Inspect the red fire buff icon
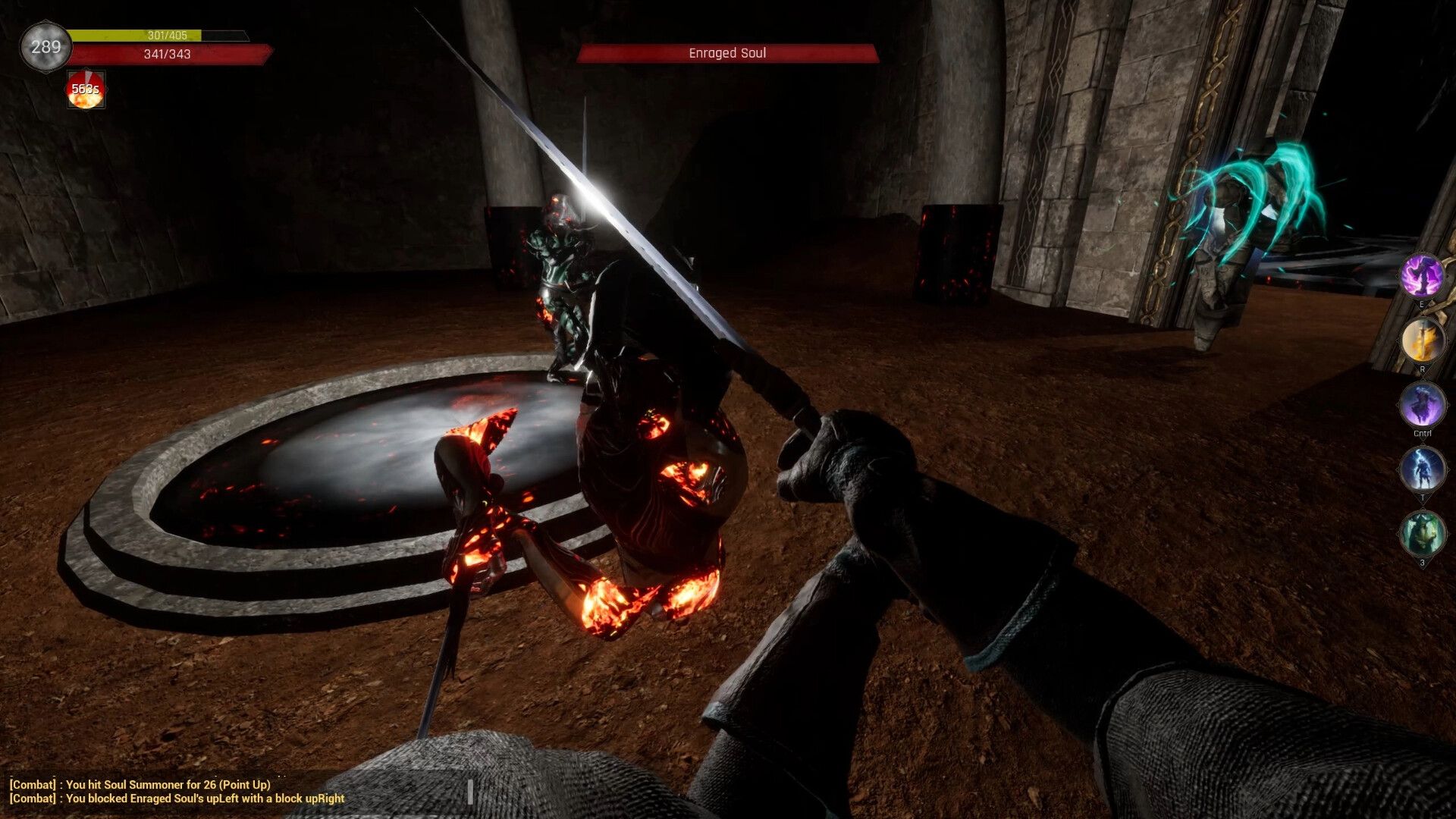Image resolution: width=1456 pixels, height=819 pixels. tap(86, 90)
